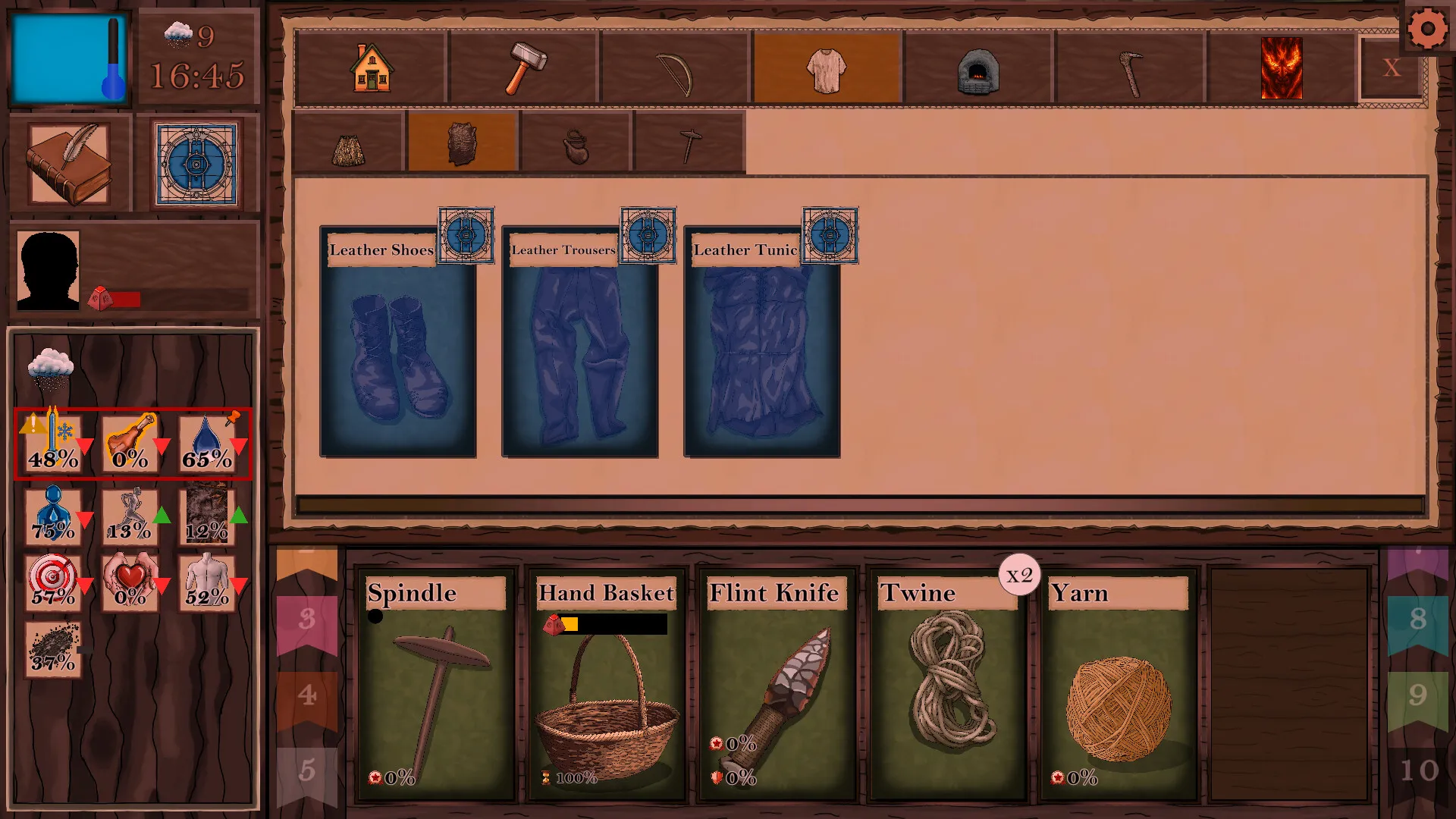The image size is (1456, 819).
Task: Open the house building category
Action: click(372, 67)
